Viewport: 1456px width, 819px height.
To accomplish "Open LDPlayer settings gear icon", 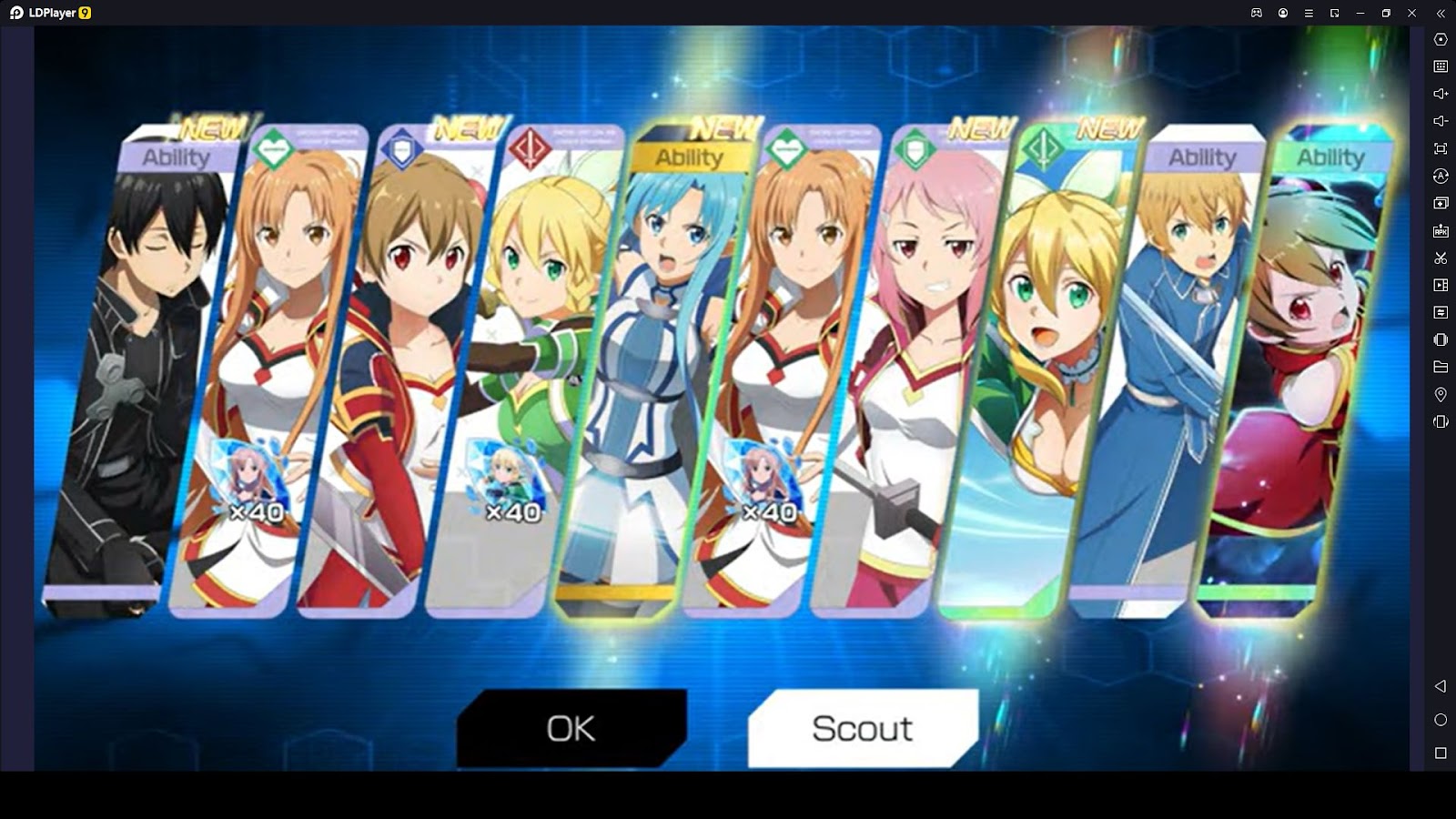I will [1441, 39].
